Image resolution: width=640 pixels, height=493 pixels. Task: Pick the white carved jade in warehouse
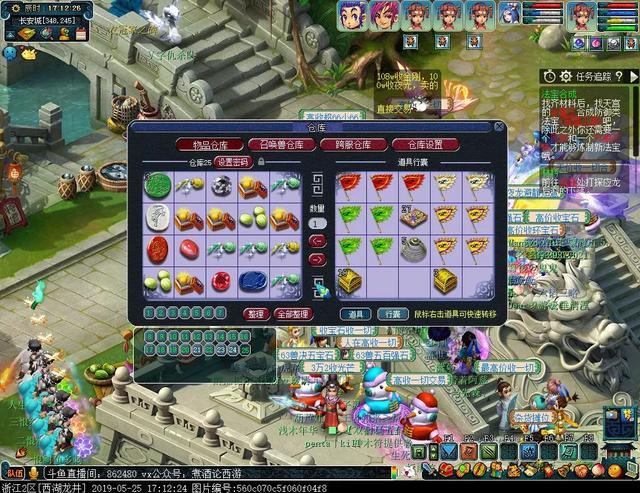click(158, 217)
